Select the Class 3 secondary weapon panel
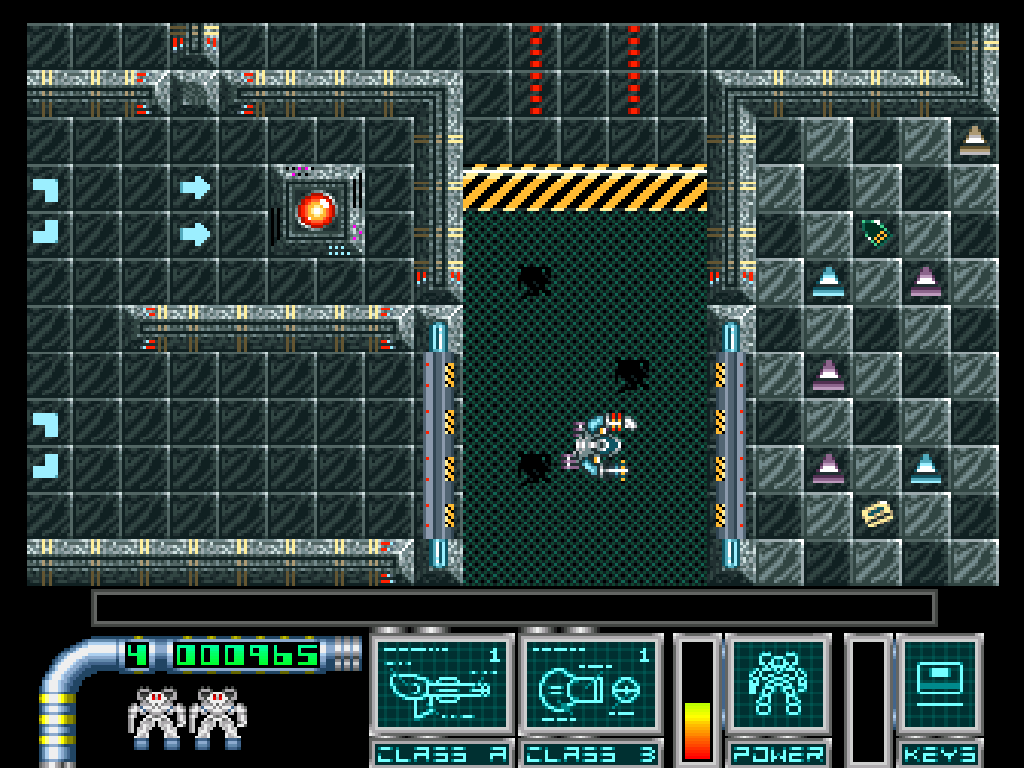 (x=590, y=684)
